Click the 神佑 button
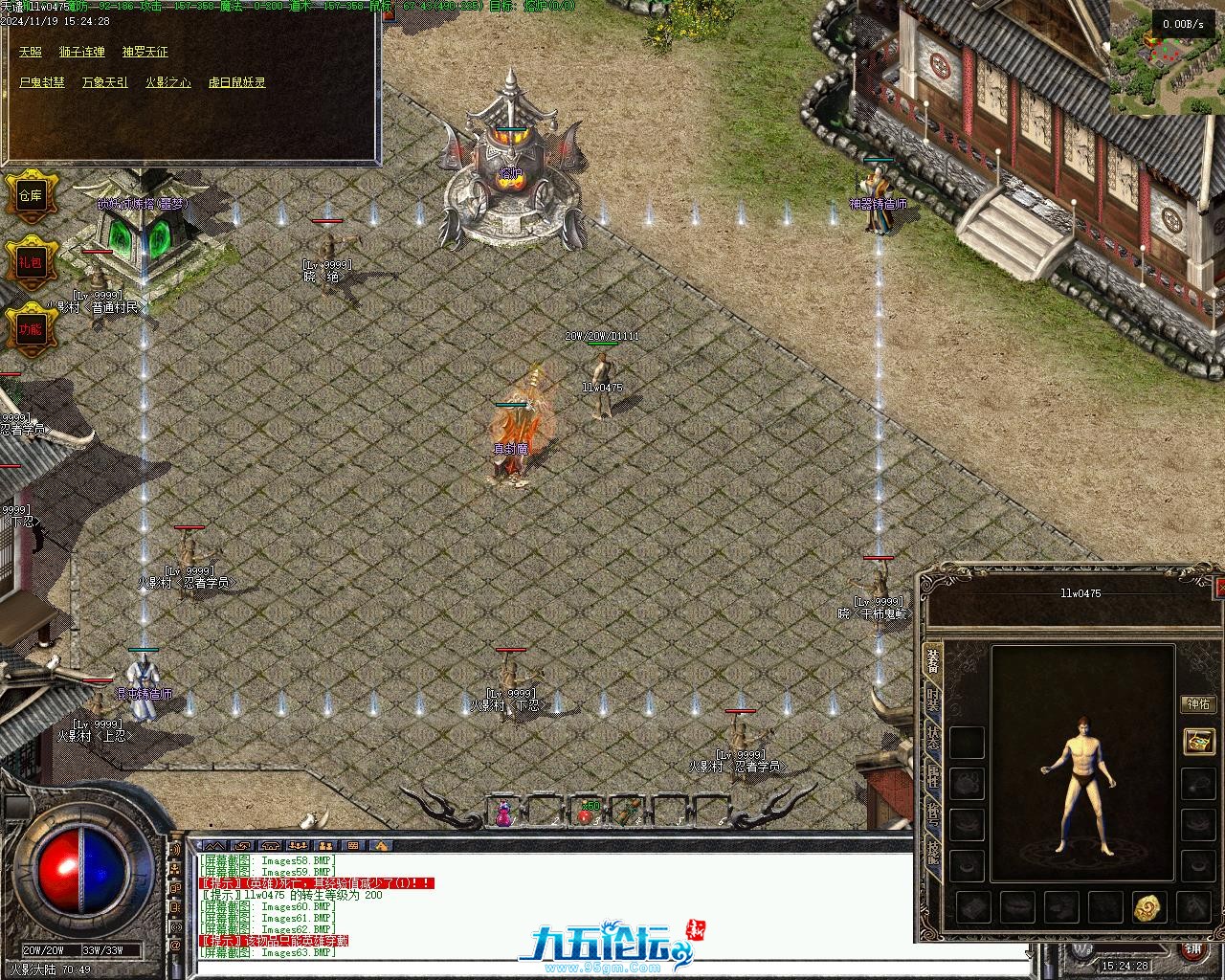The image size is (1225, 980). pyautogui.click(x=1198, y=704)
